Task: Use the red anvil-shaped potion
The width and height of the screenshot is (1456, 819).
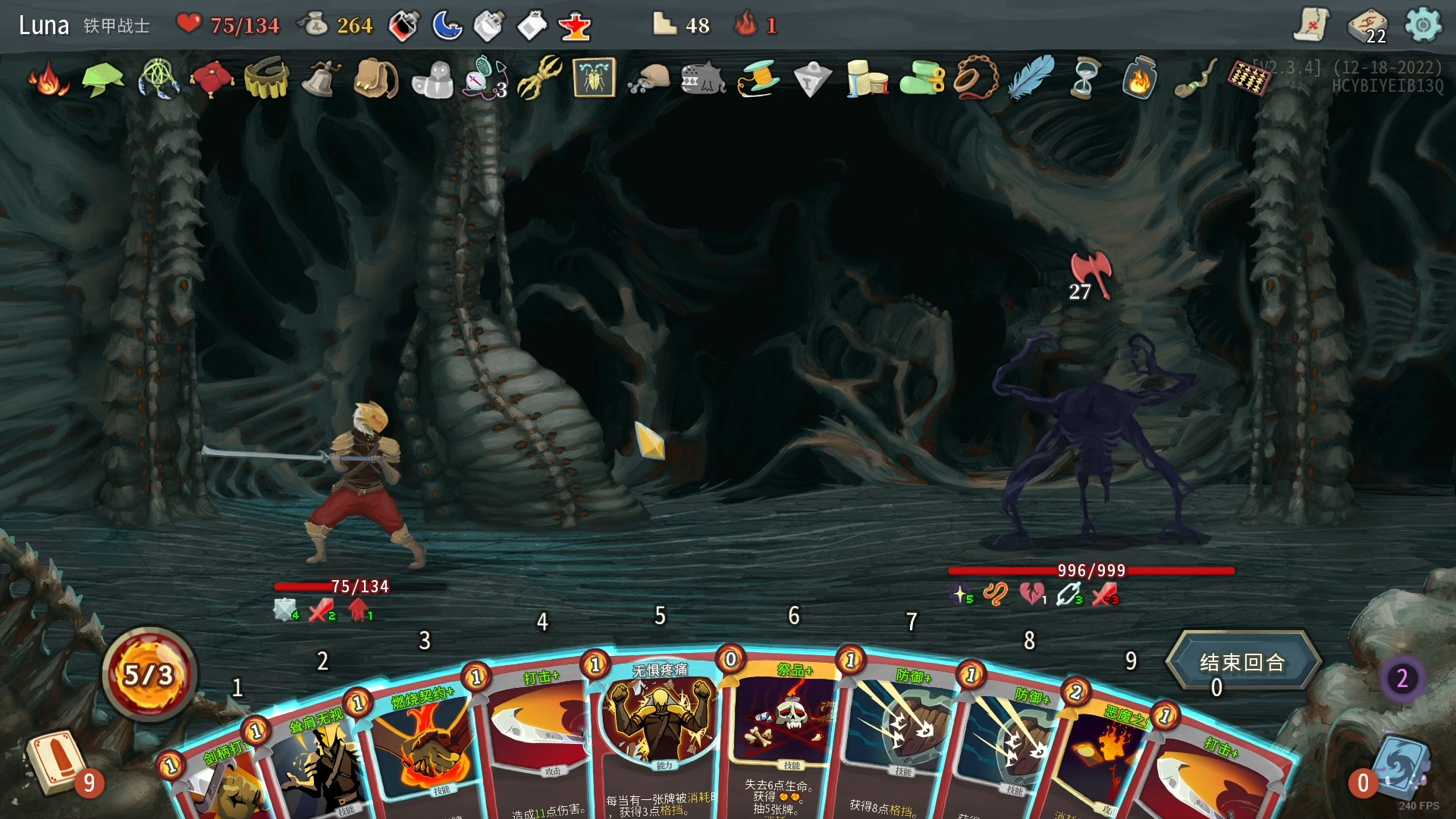Action: pos(575,27)
